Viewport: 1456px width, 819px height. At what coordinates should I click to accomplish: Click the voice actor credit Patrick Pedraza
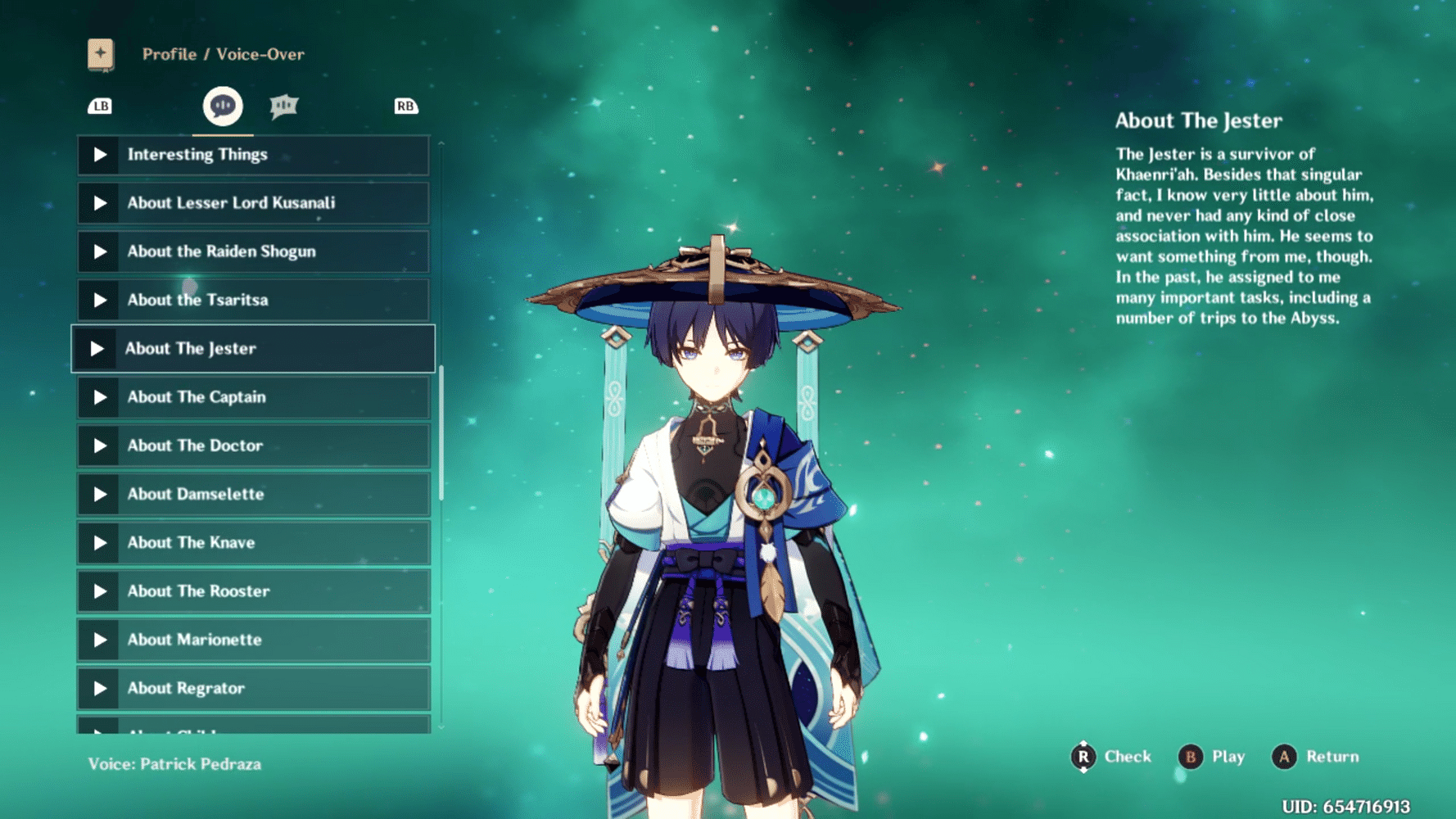tap(174, 764)
